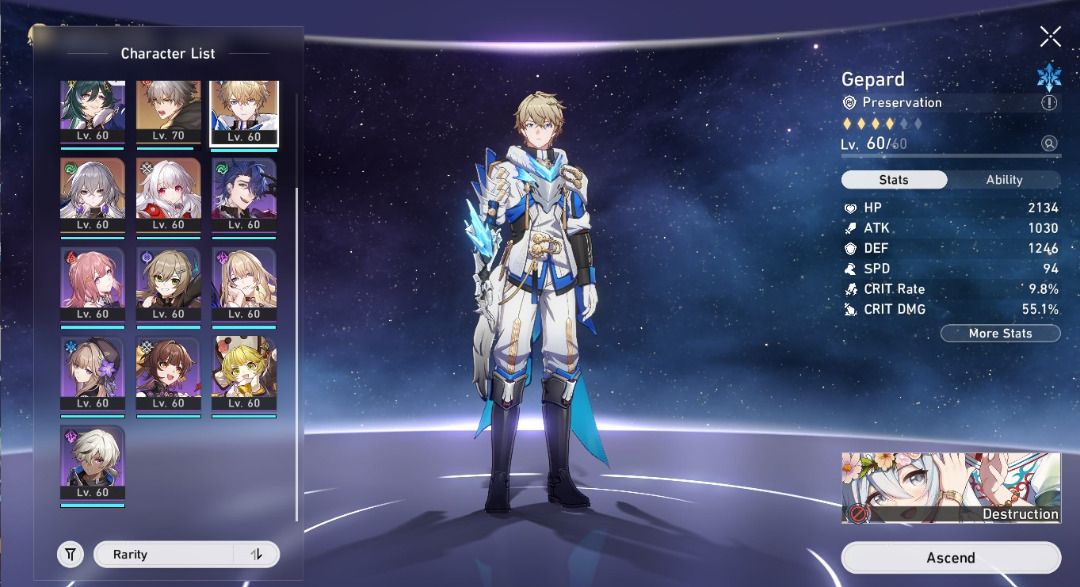Choose the girl with purple flower hat
The height and width of the screenshot is (587, 1080).
(92, 372)
